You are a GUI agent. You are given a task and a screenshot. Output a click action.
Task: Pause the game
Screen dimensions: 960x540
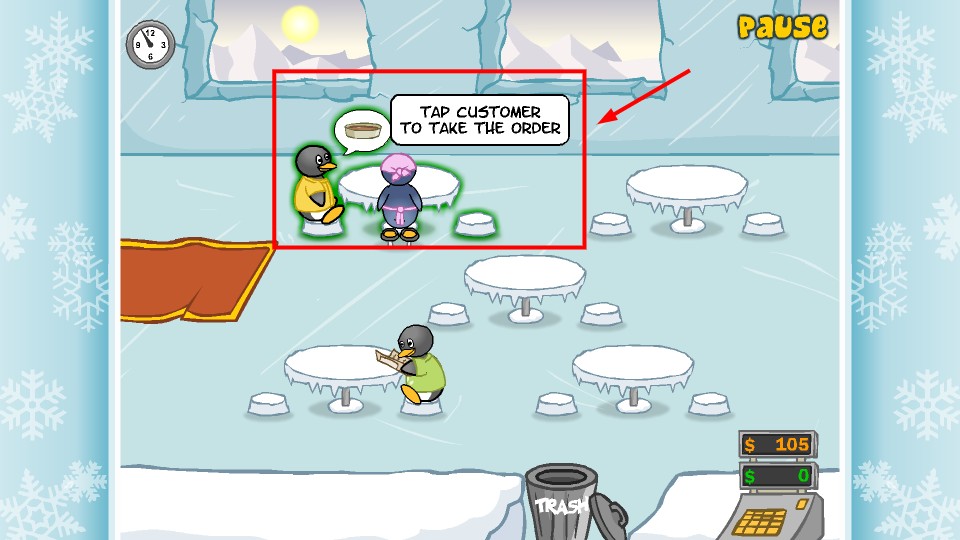(782, 27)
